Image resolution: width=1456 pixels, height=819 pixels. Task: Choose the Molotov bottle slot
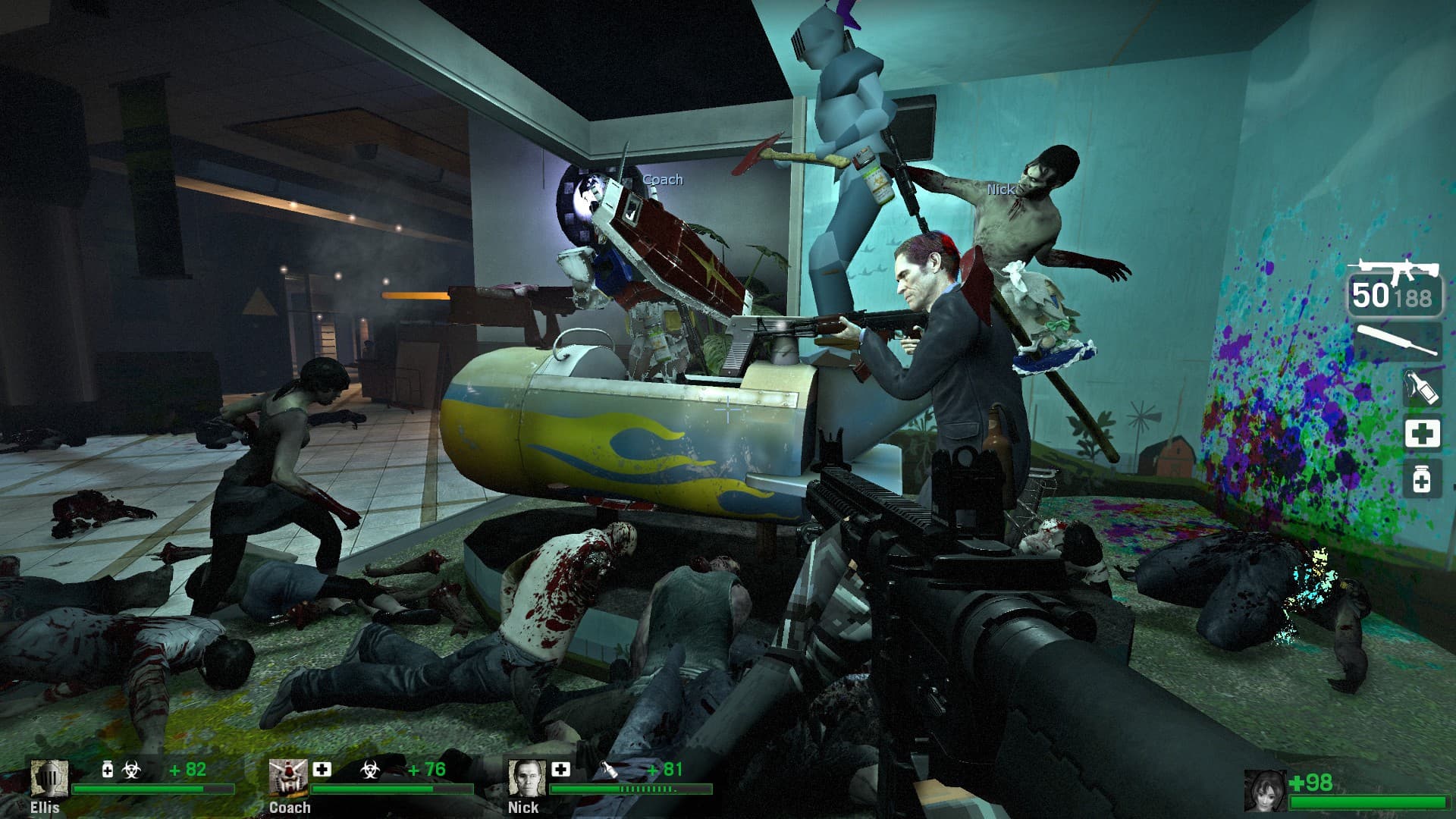click(x=1421, y=388)
